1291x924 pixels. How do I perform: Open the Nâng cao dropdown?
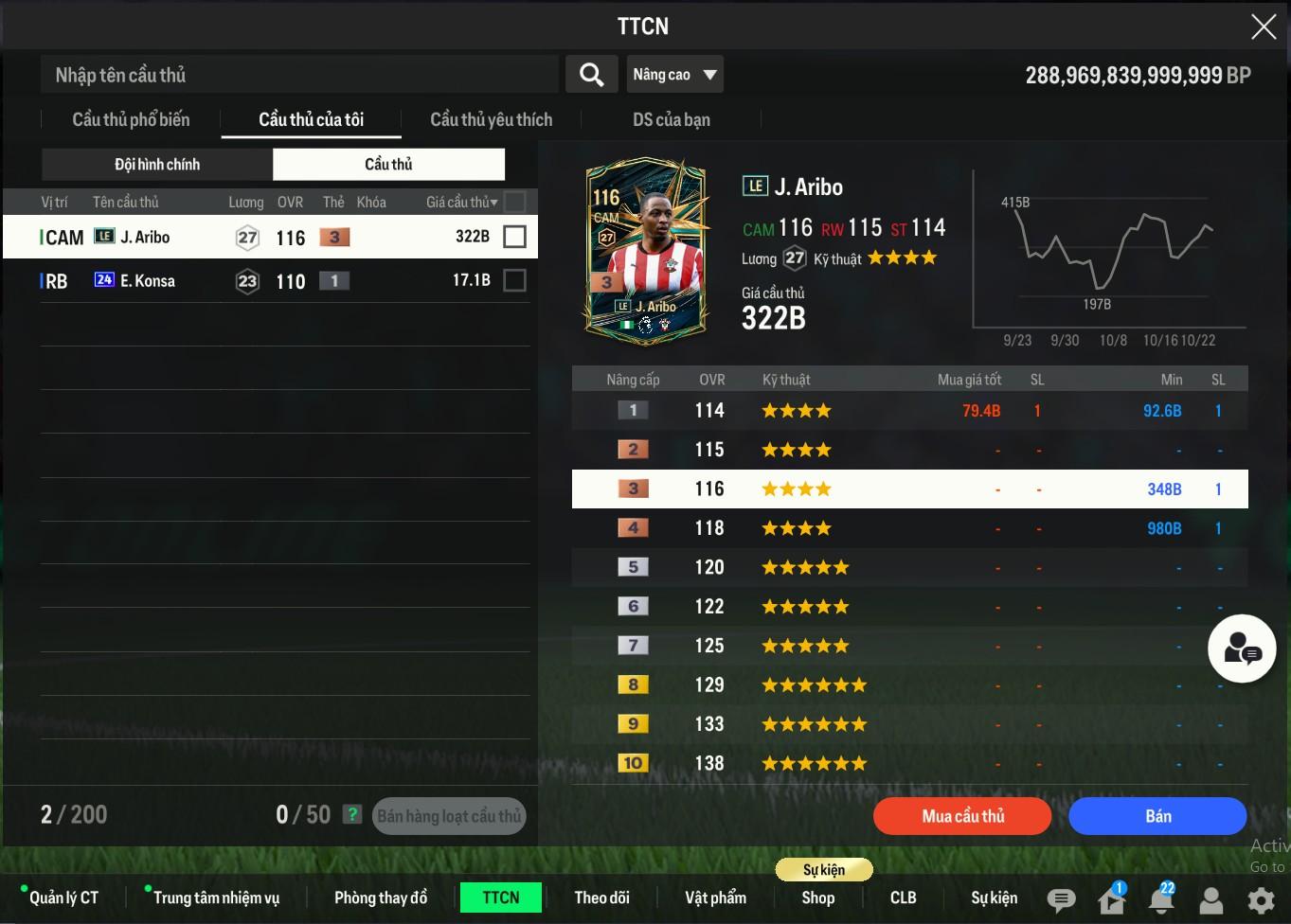[674, 75]
